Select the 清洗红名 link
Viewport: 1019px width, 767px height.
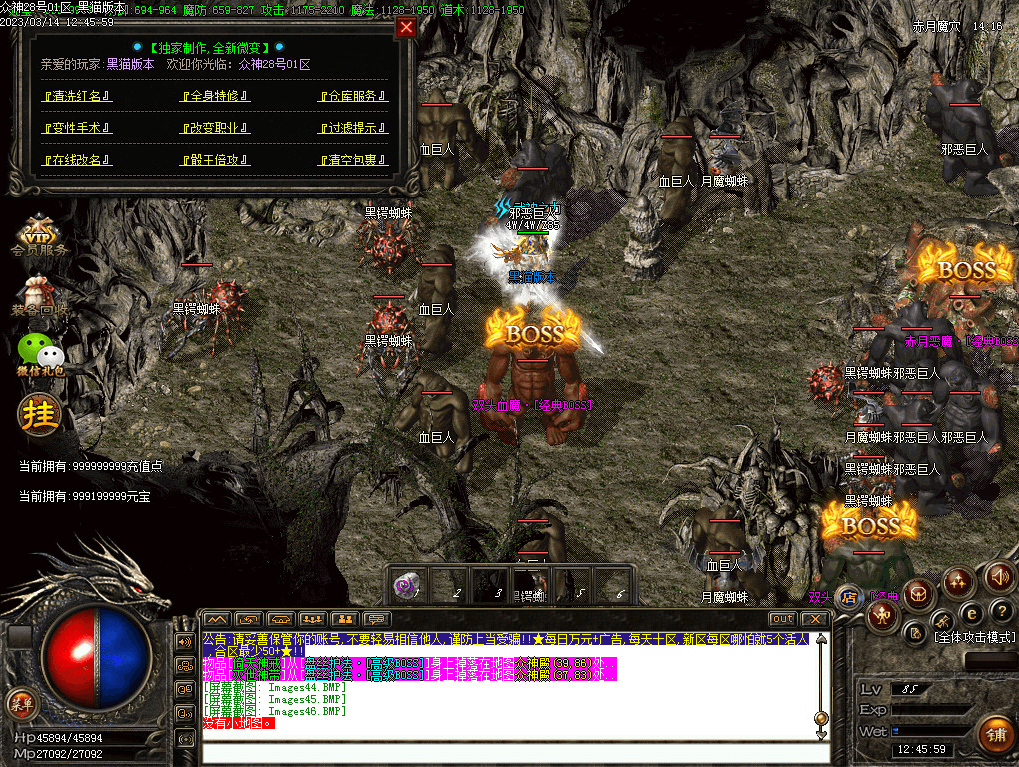point(77,97)
